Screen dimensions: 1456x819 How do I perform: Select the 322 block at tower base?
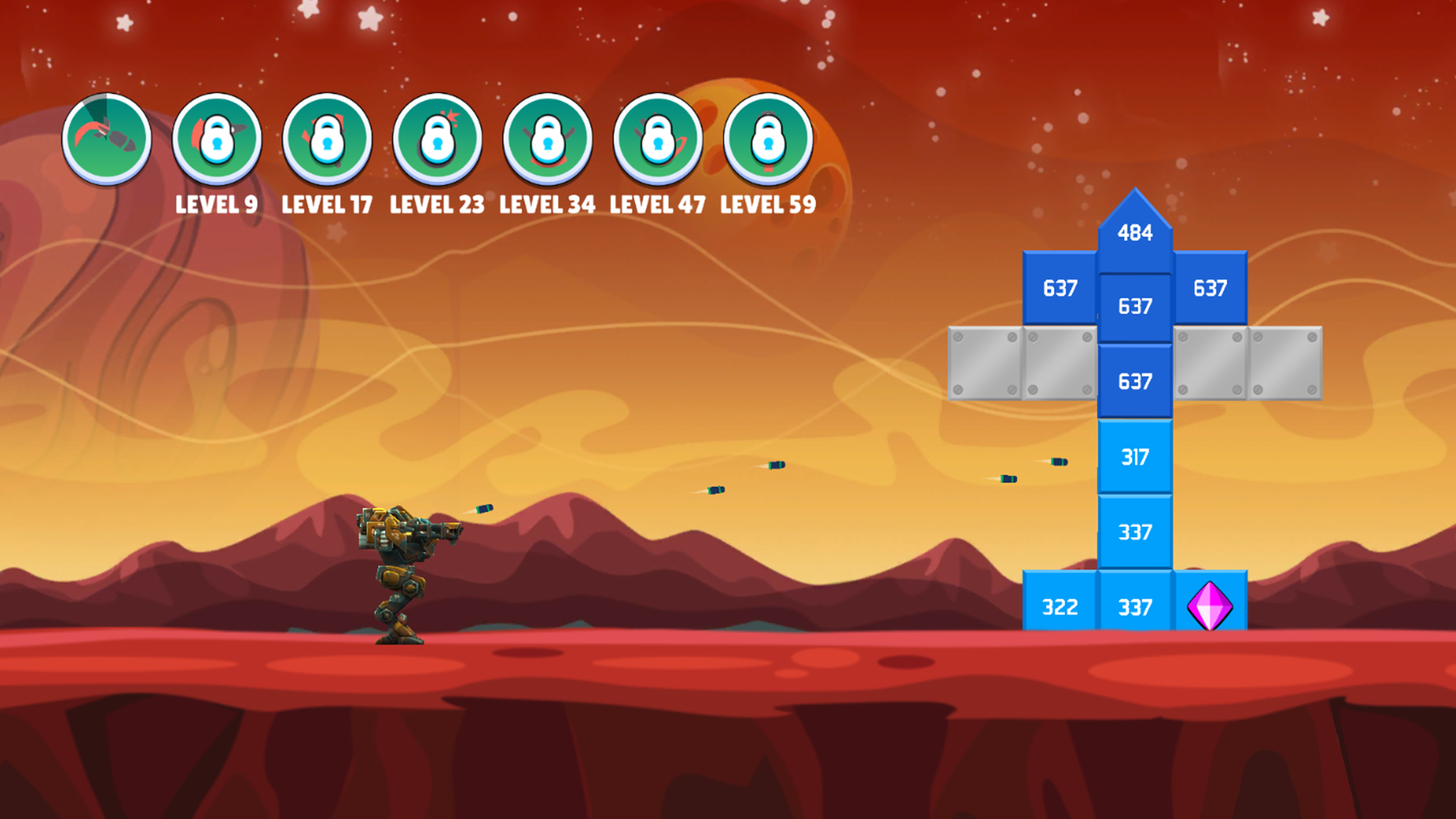pyautogui.click(x=1059, y=607)
